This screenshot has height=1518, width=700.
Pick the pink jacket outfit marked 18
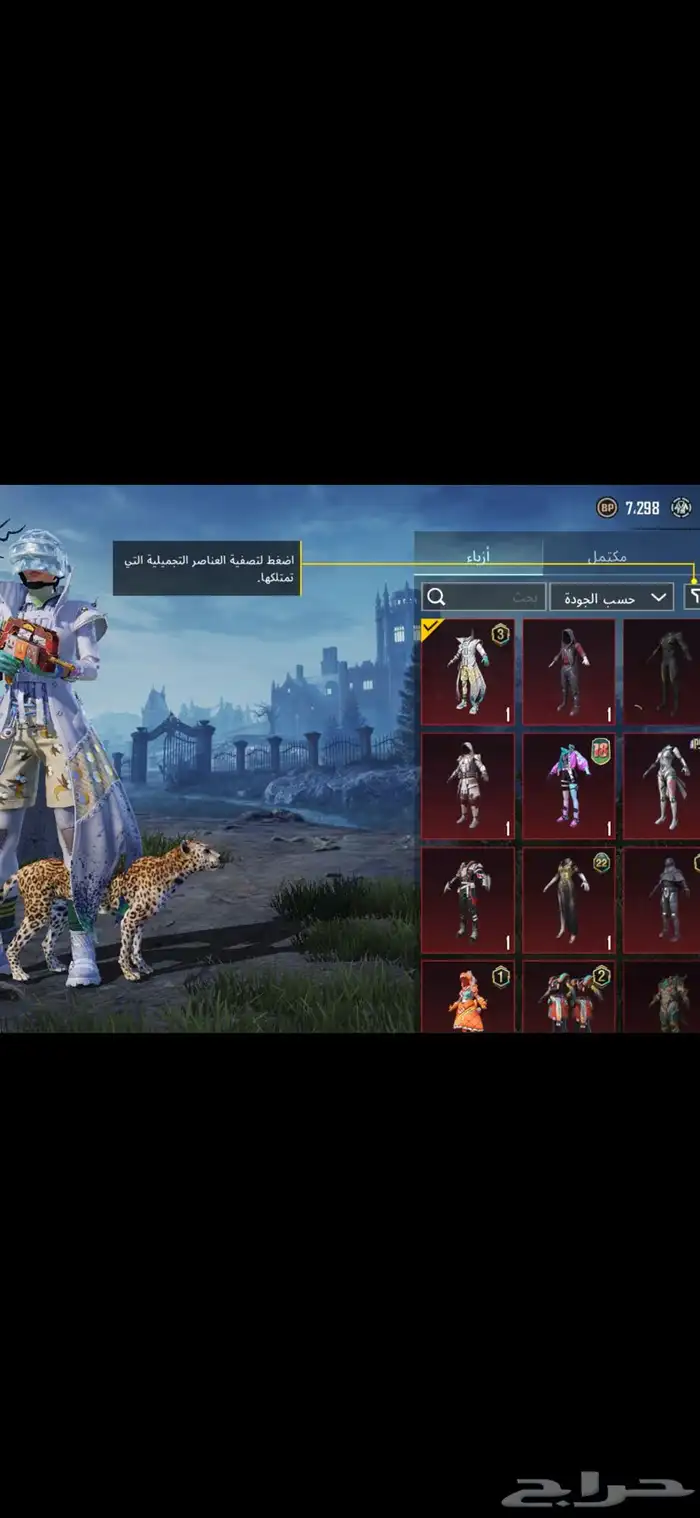568,786
